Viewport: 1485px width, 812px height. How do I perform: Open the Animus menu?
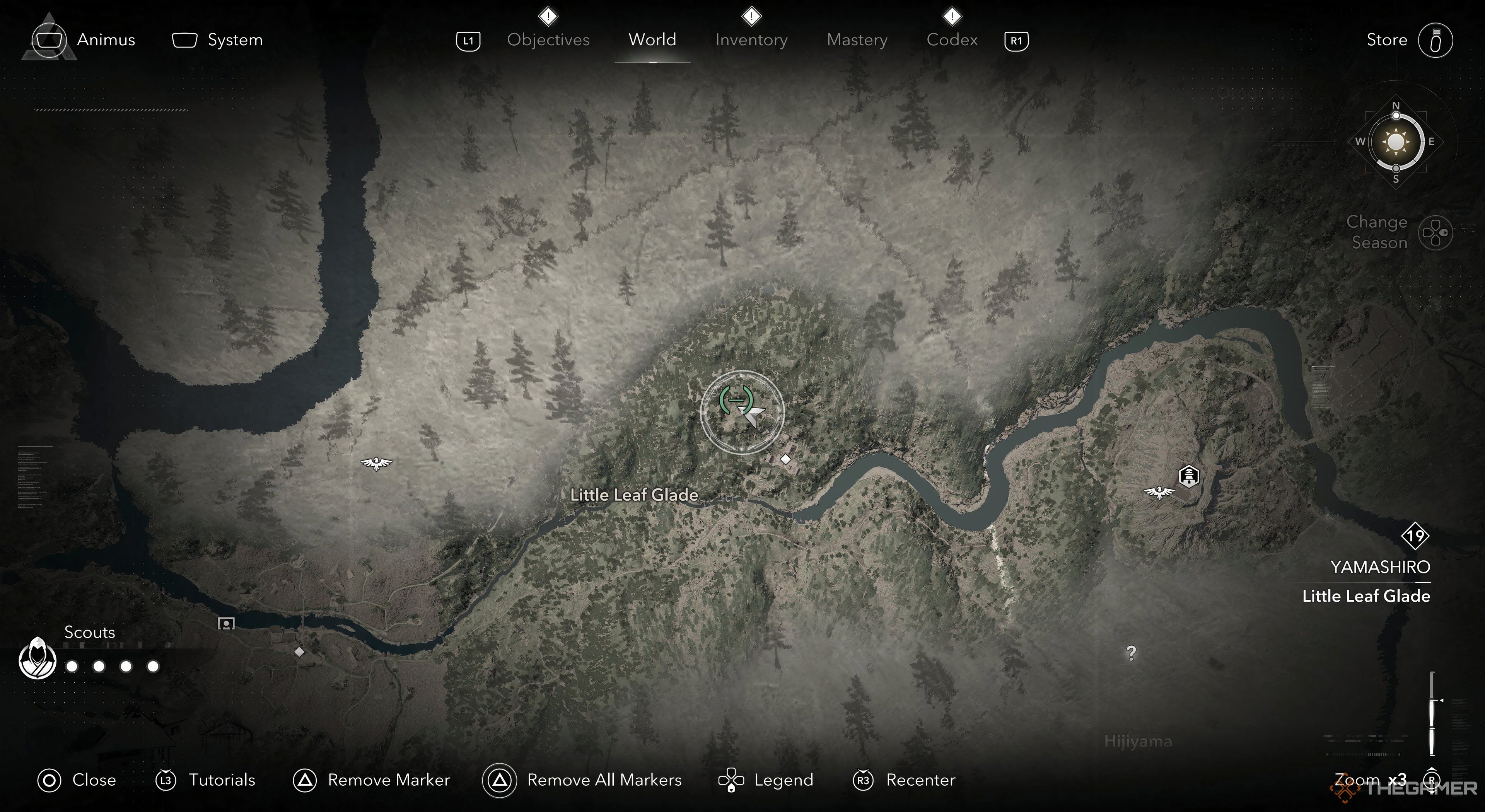106,40
